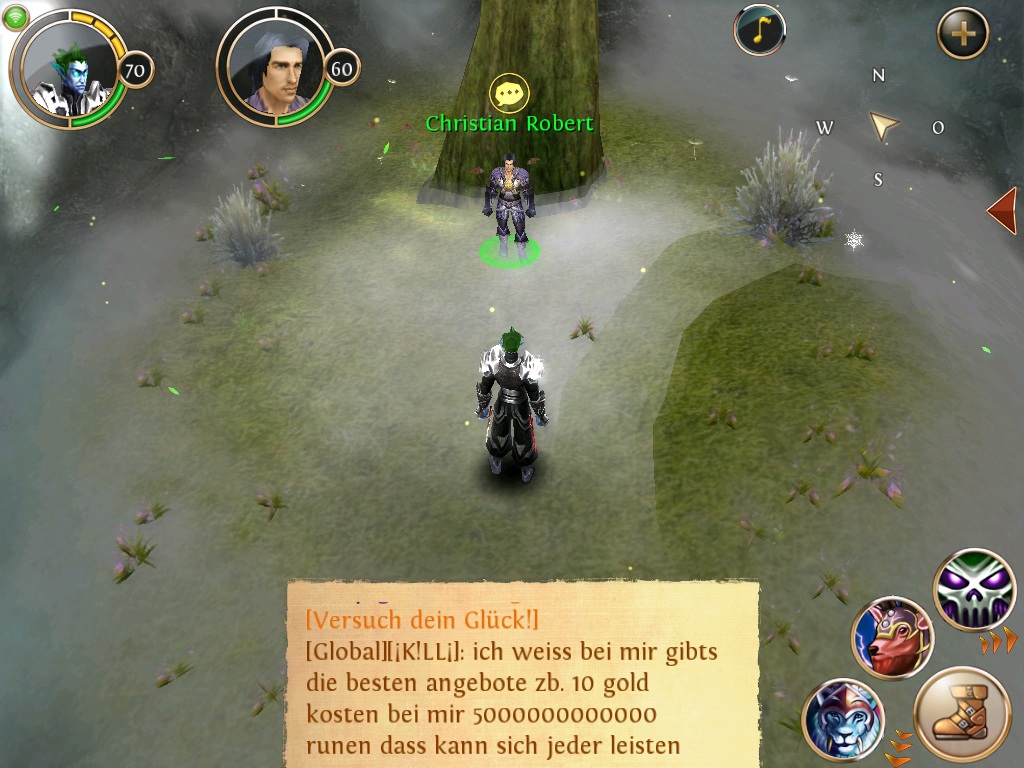
Task: Tap the speech bubble above Christian Robert
Action: 509,94
